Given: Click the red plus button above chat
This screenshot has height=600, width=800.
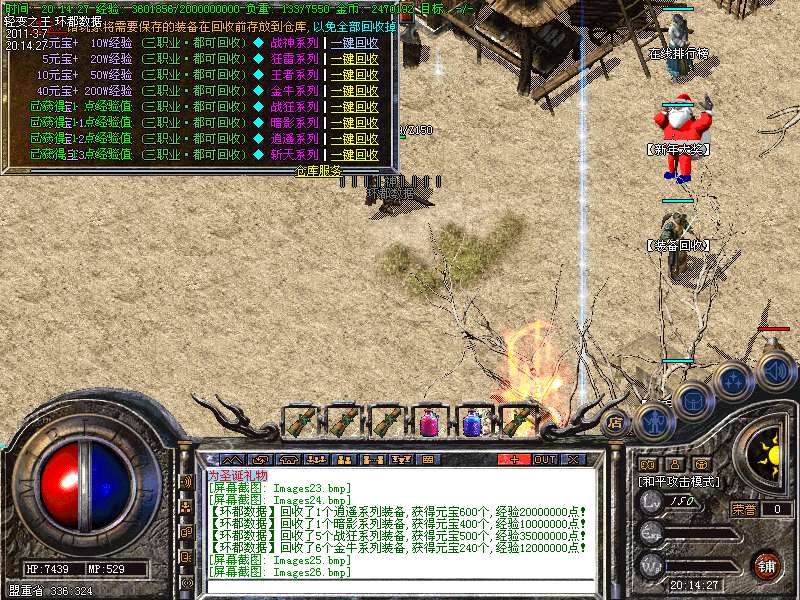Looking at the screenshot, I should (514, 459).
